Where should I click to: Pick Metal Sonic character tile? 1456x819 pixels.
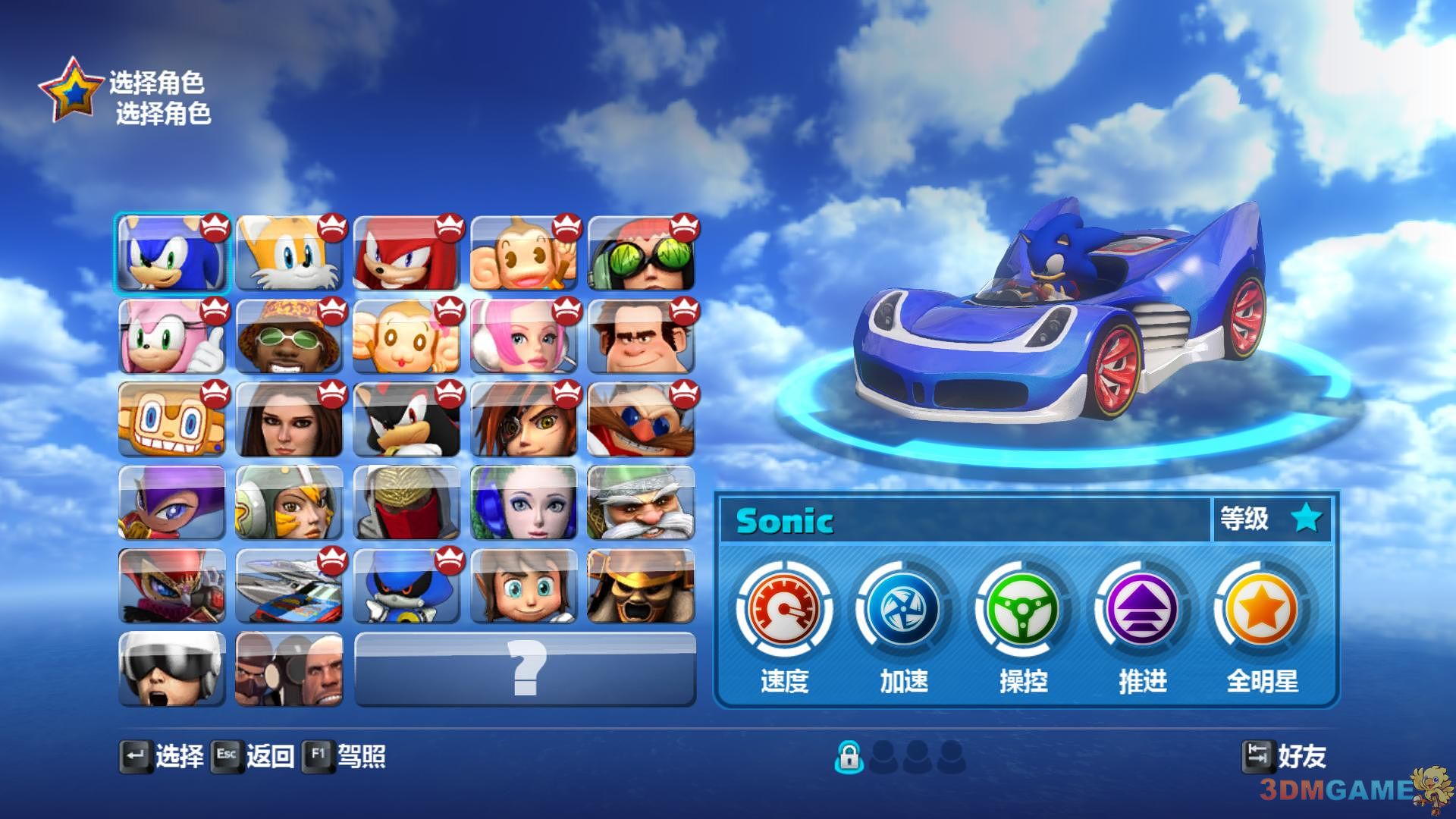(x=406, y=586)
